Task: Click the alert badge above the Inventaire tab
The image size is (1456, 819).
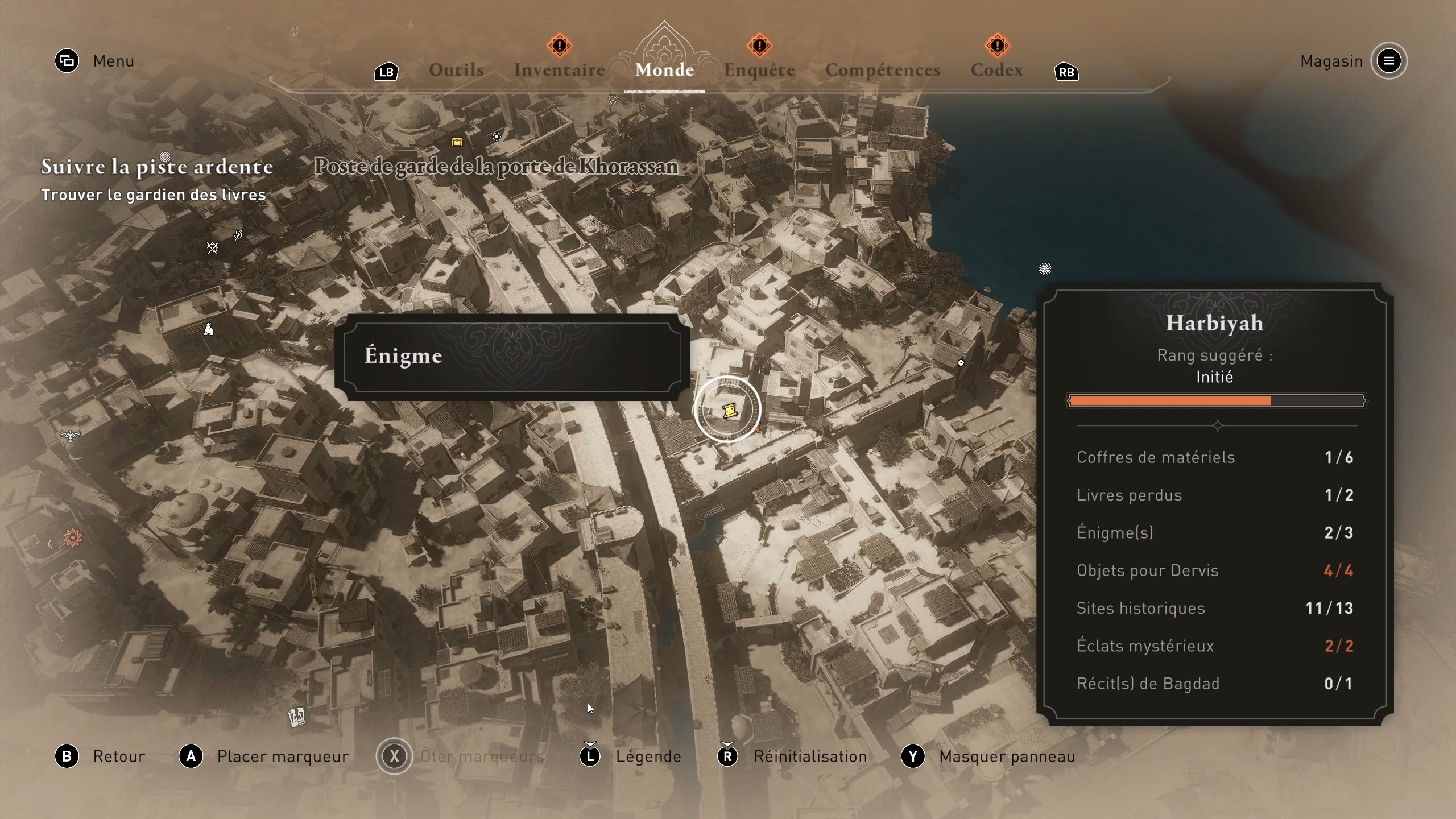Action: coord(559,45)
